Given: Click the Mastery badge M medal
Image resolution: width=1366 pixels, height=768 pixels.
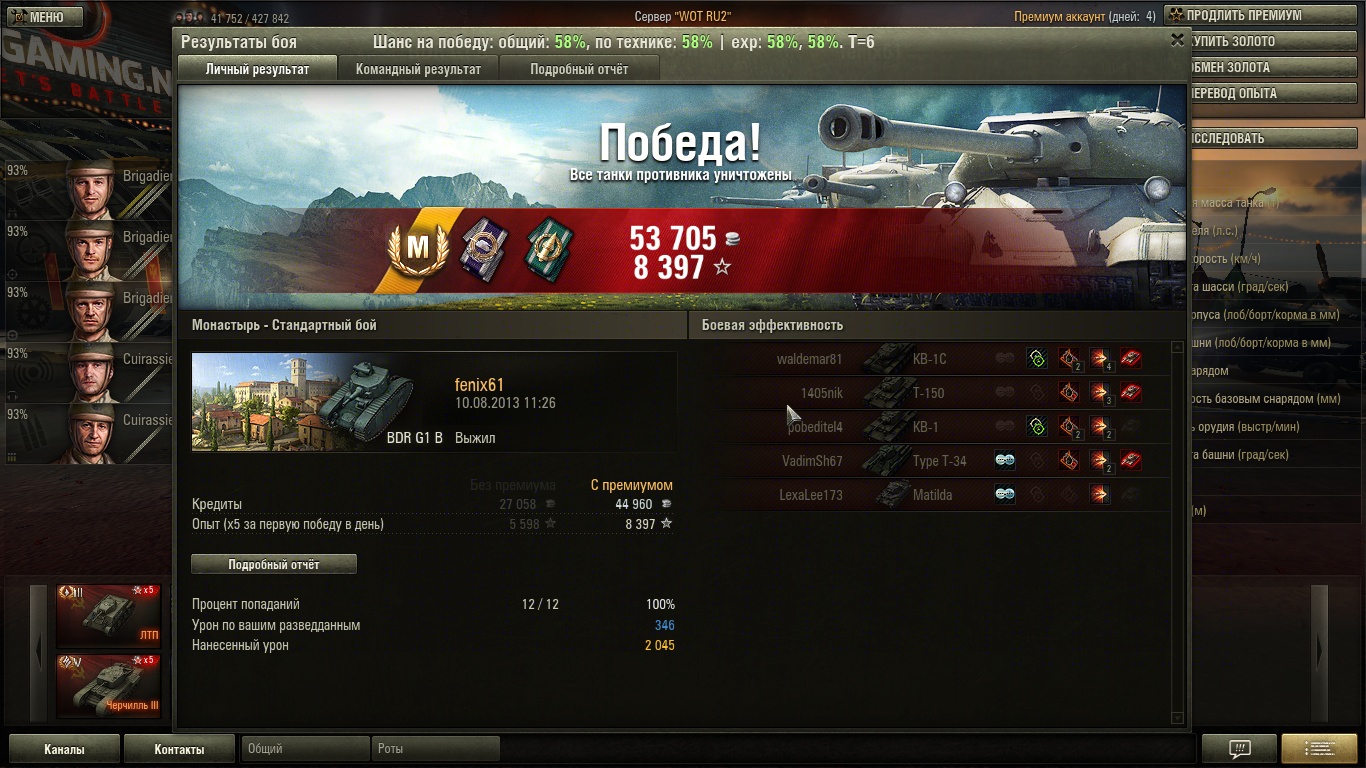Looking at the screenshot, I should [x=416, y=247].
